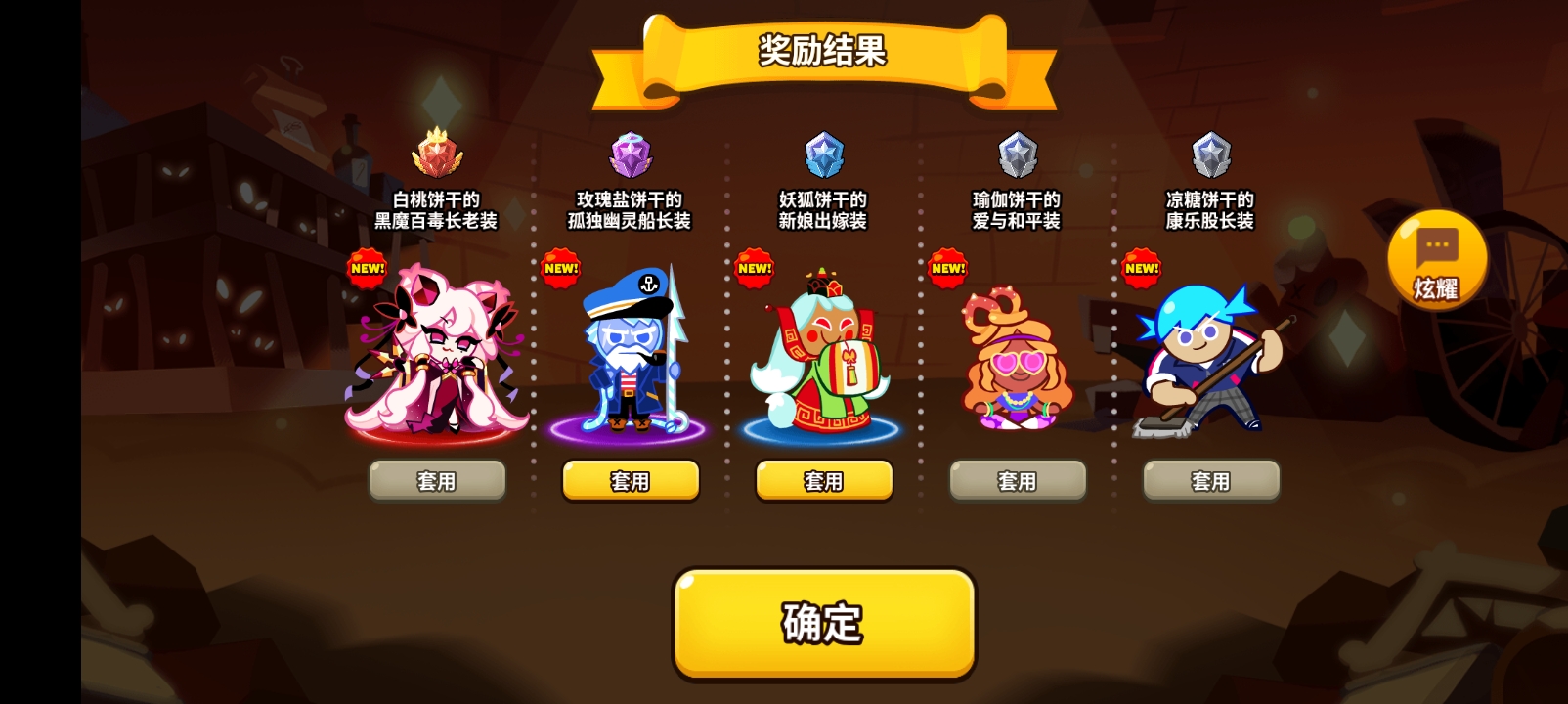Click the silver medal above 瑜伽饼干

pyautogui.click(x=1017, y=154)
